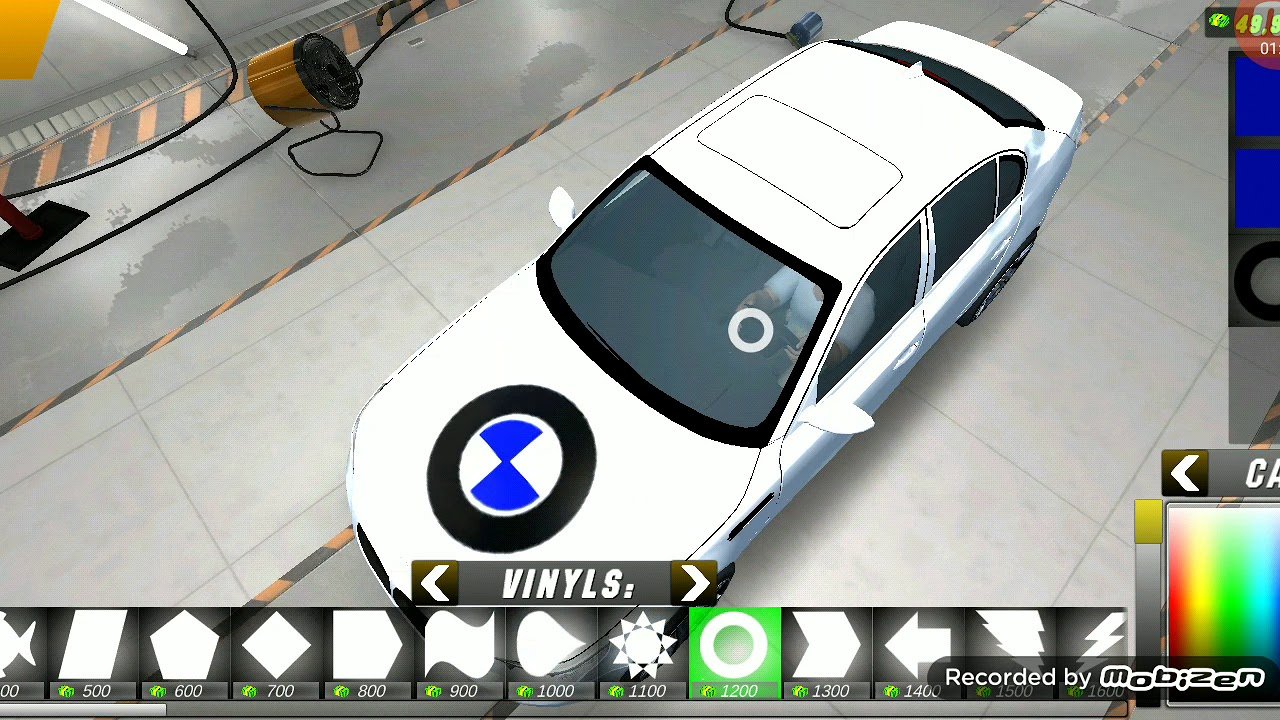
Task: Pick the lightning bolt vinyl at the row's end
Action: (x=1102, y=640)
